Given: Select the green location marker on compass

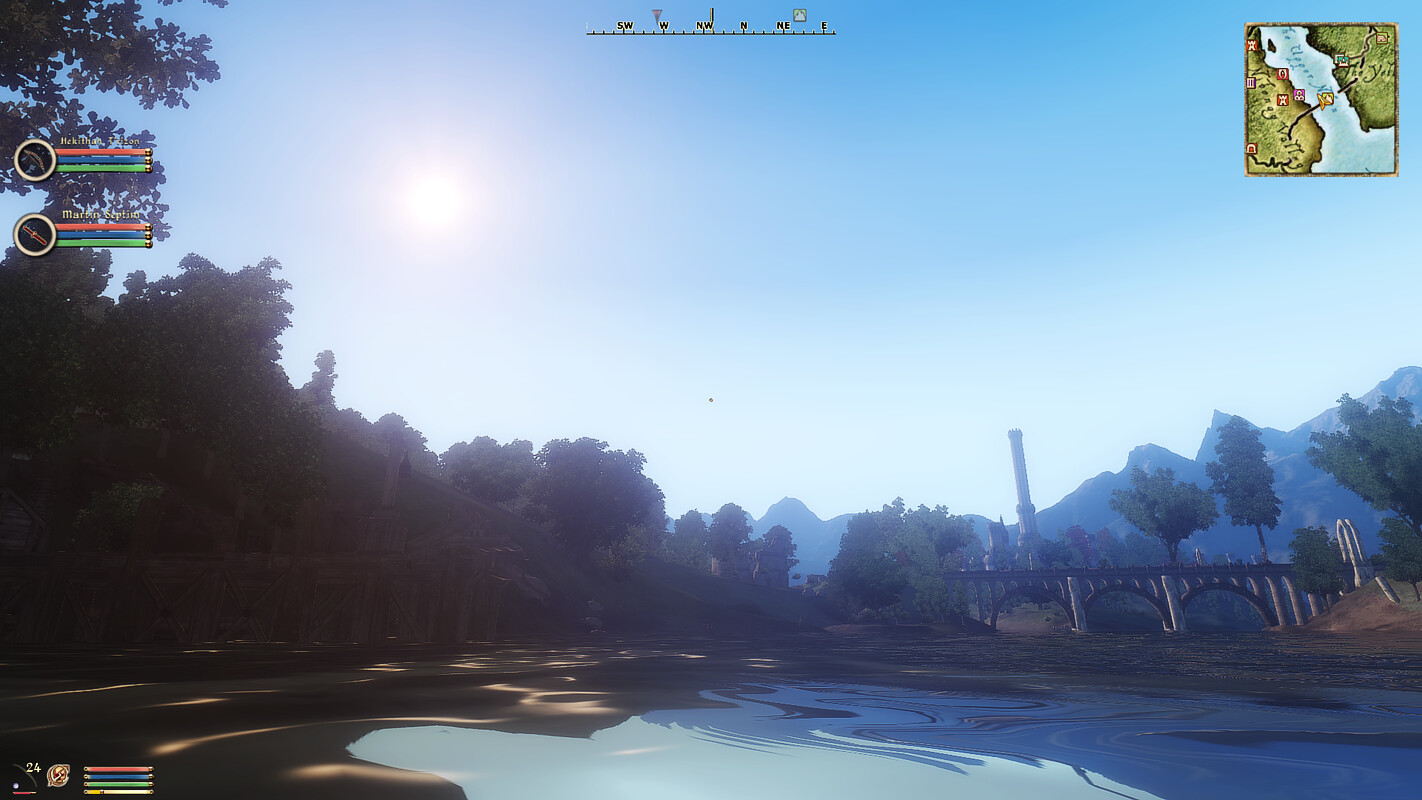Looking at the screenshot, I should pyautogui.click(x=799, y=15).
